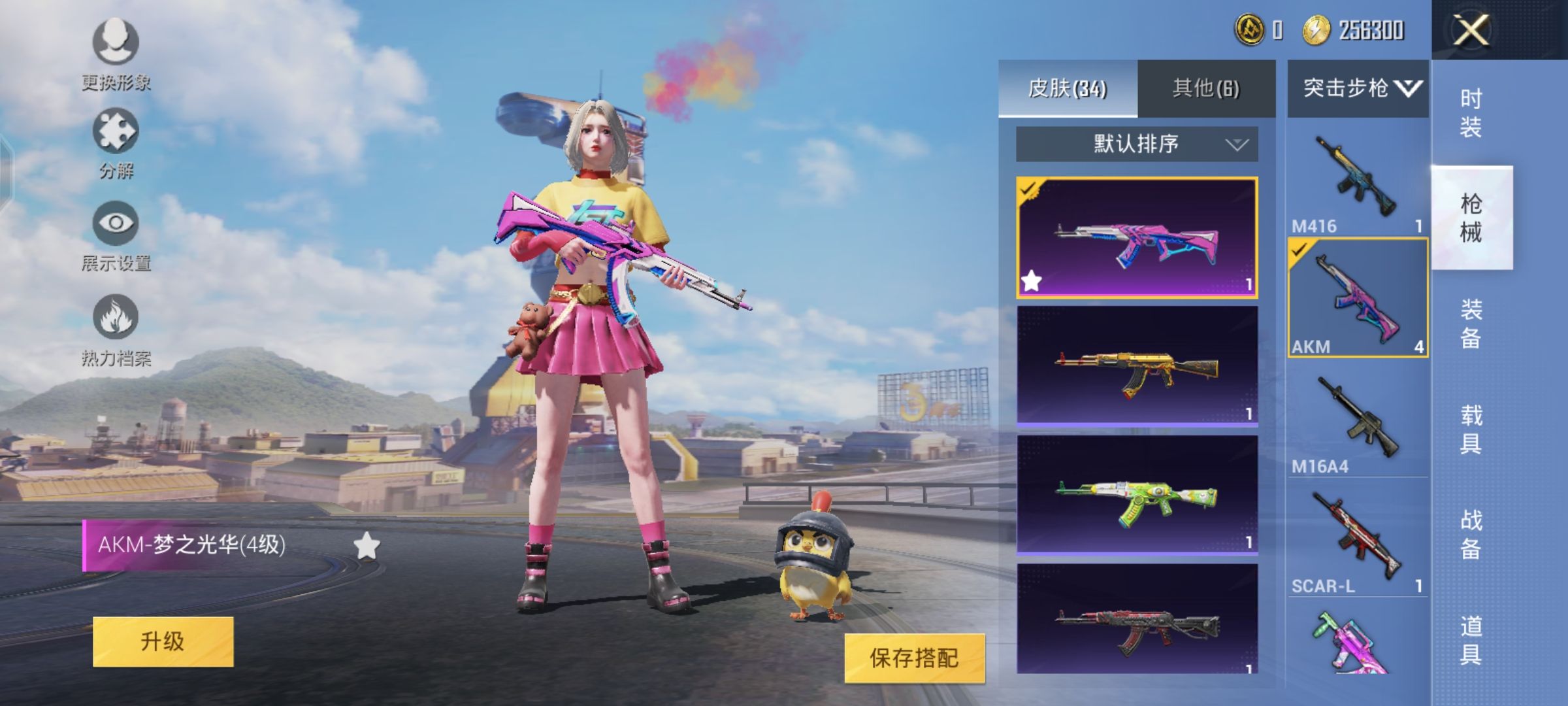The height and width of the screenshot is (706, 1568).
Task: Toggle the favorite star beside AKM-梦之光华
Action: [367, 546]
